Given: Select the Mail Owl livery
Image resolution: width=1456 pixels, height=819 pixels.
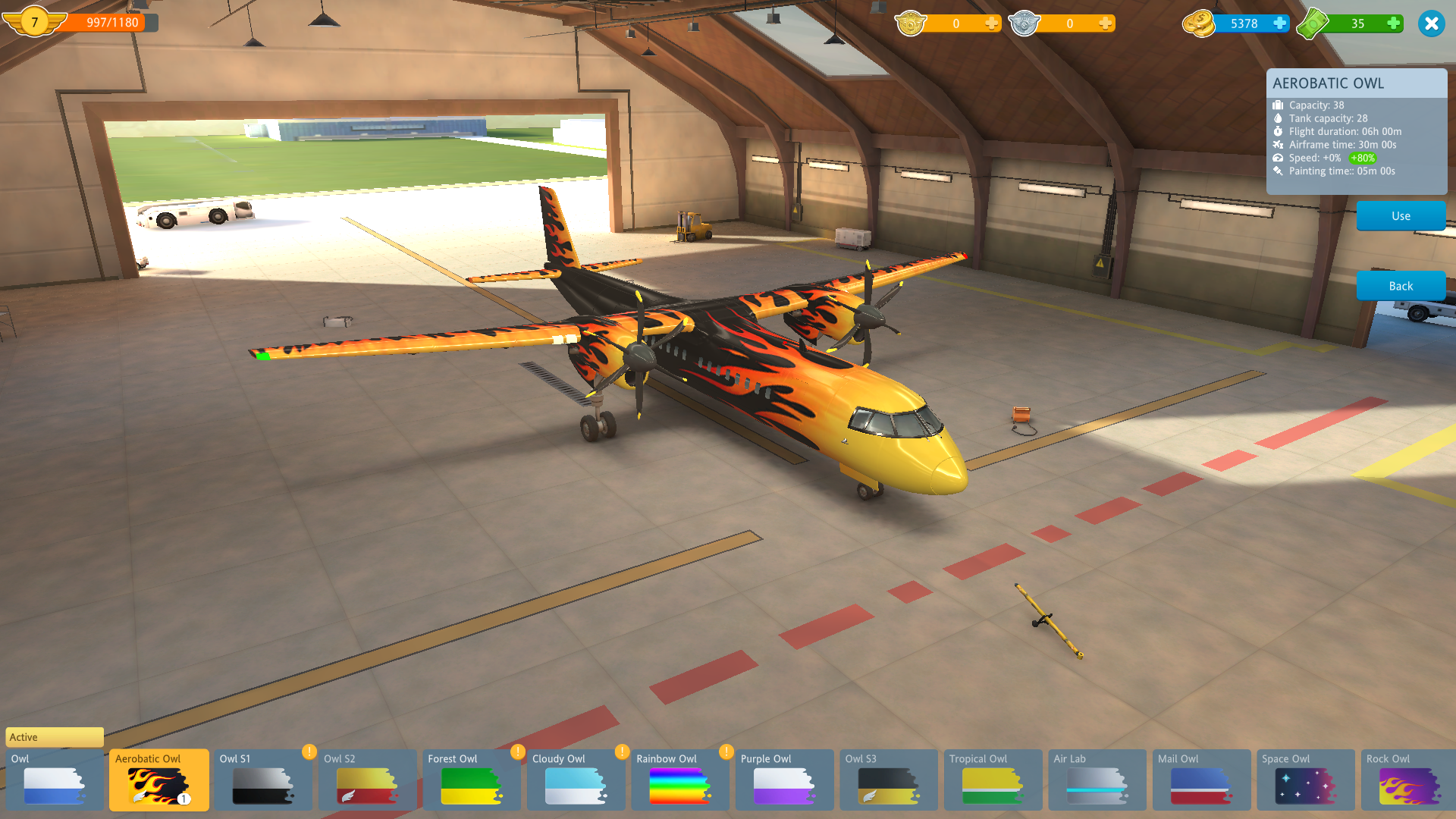Looking at the screenshot, I should 1201,780.
